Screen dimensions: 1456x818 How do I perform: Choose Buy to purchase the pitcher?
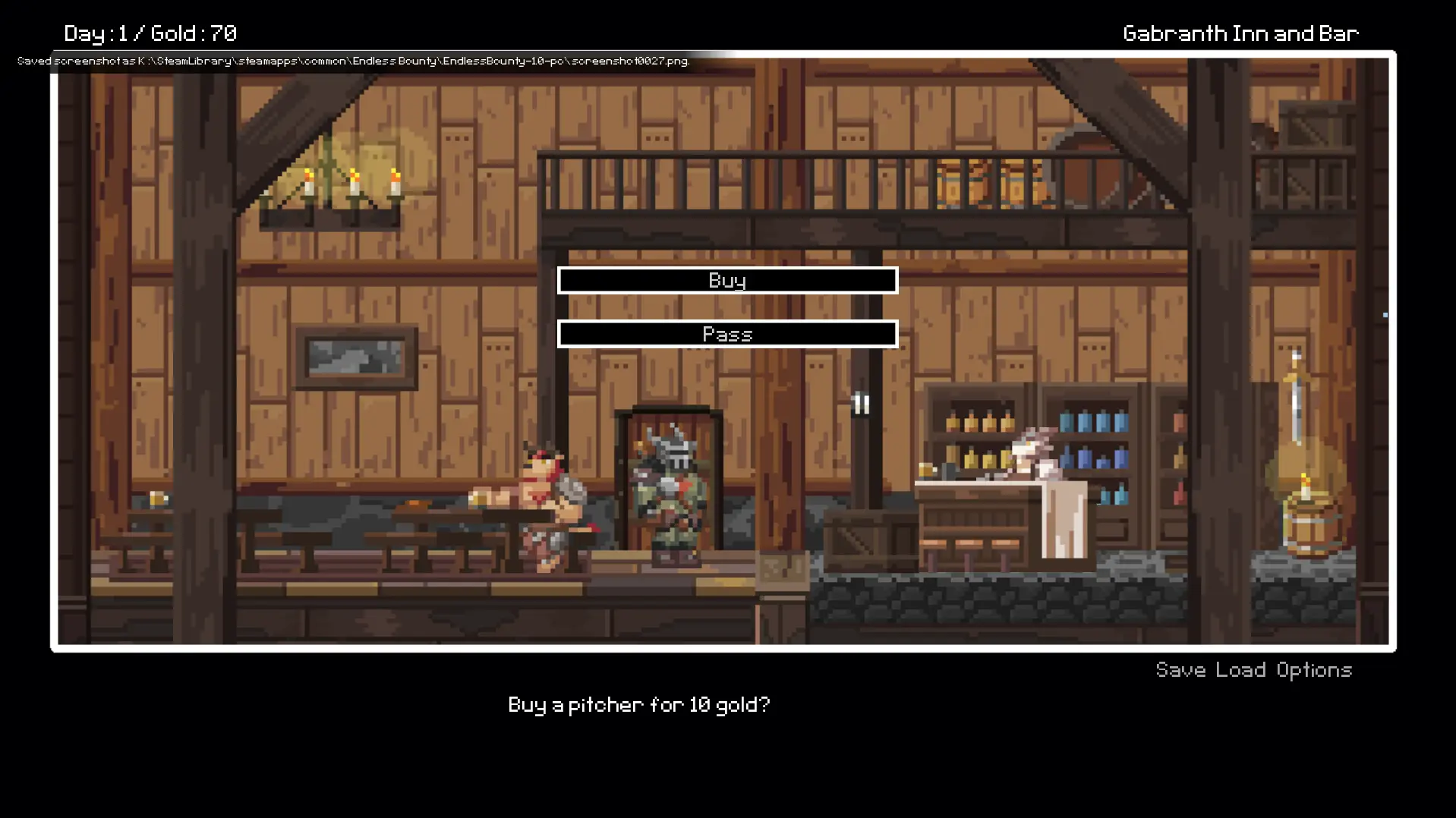tap(727, 281)
